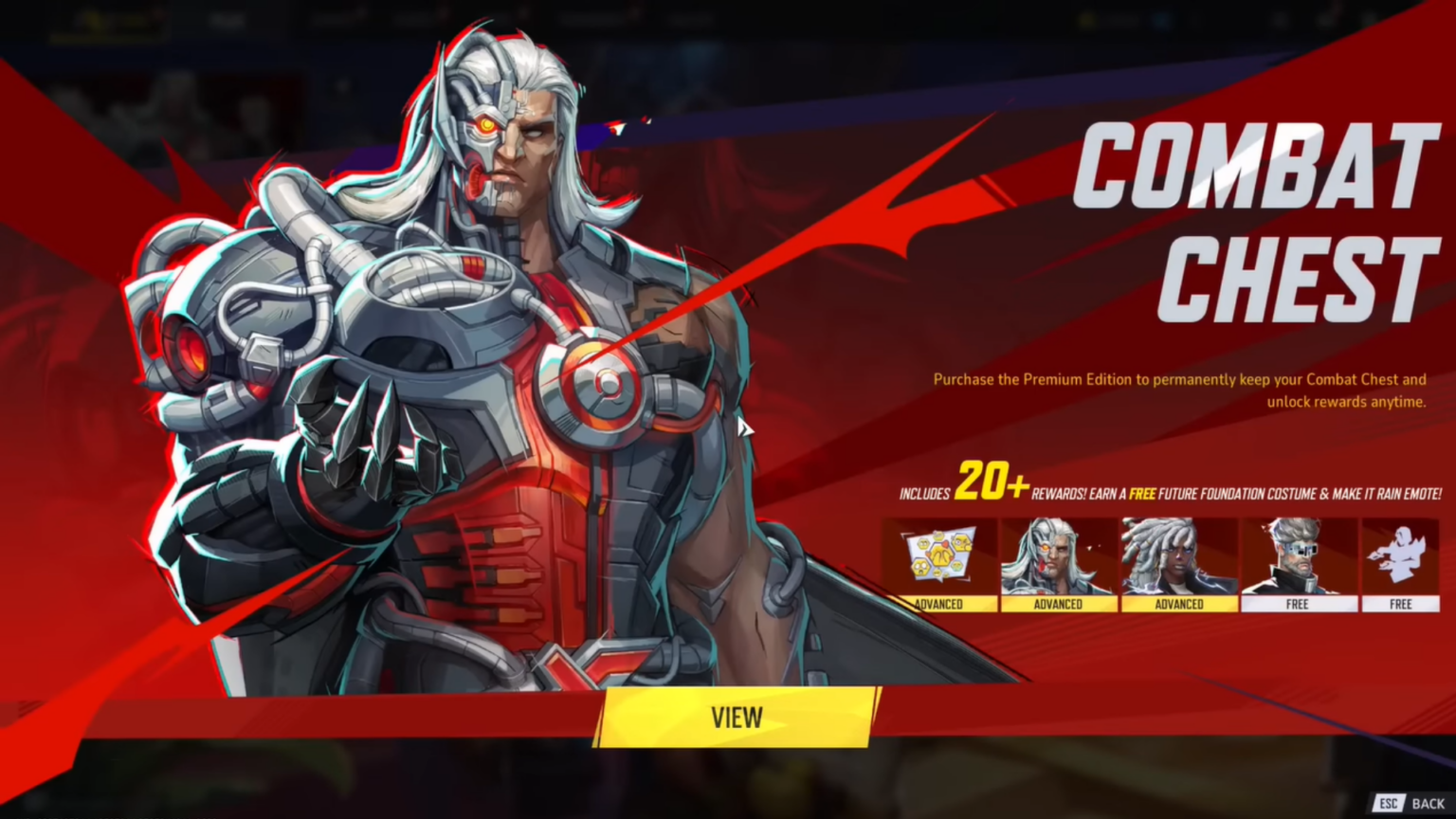Click the VIEW button

pyautogui.click(x=737, y=718)
